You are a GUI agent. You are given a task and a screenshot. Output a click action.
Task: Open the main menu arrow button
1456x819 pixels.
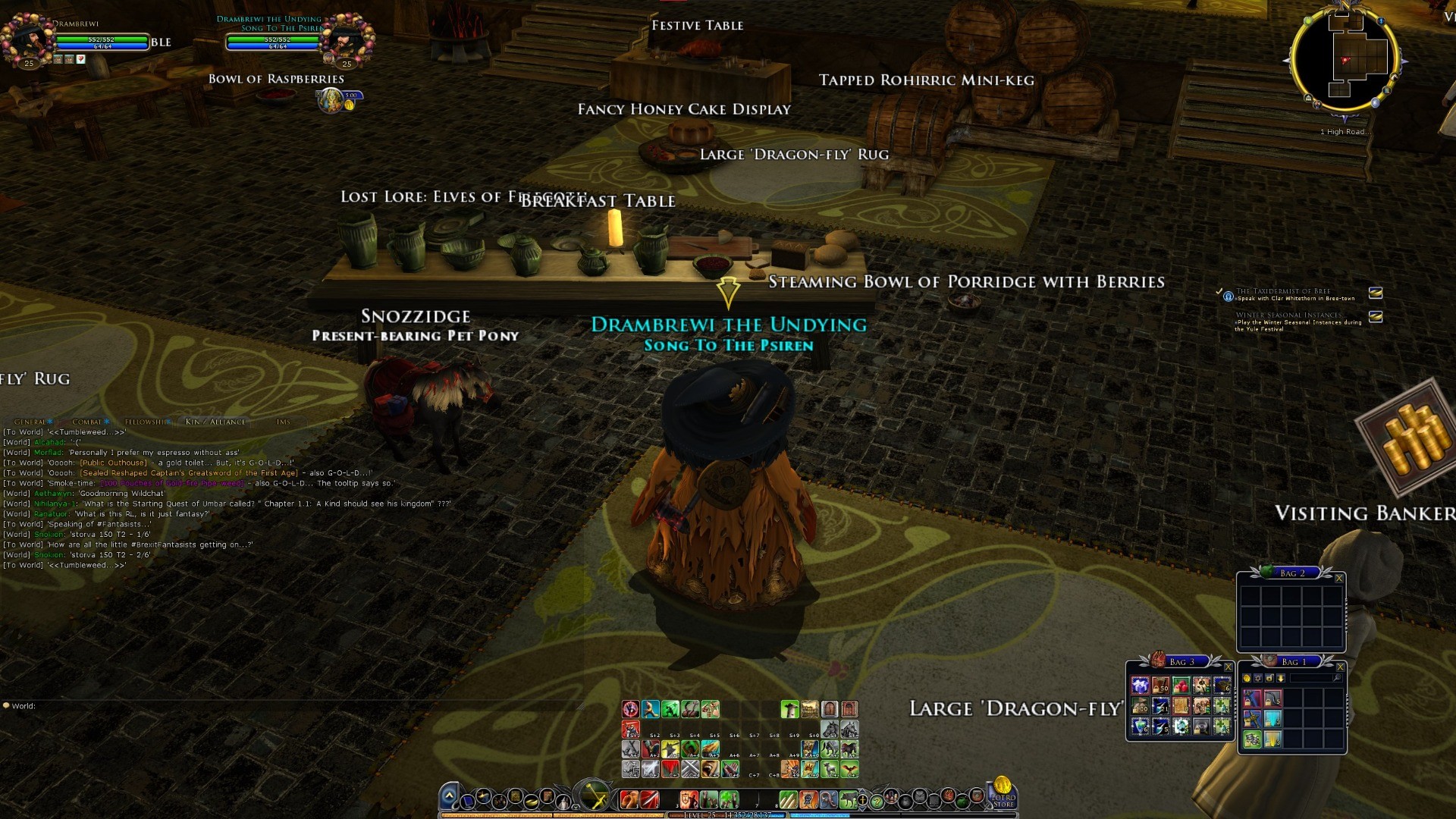tap(449, 796)
